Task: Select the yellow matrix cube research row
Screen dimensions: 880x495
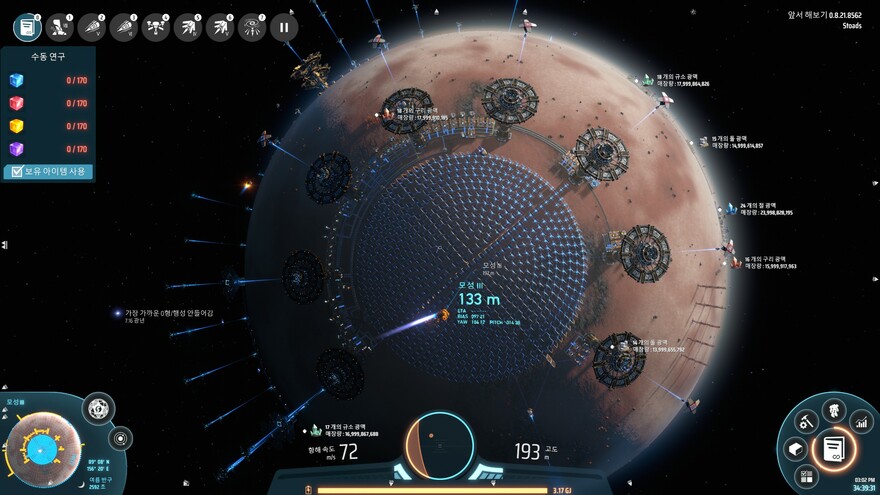Action: click(x=48, y=126)
